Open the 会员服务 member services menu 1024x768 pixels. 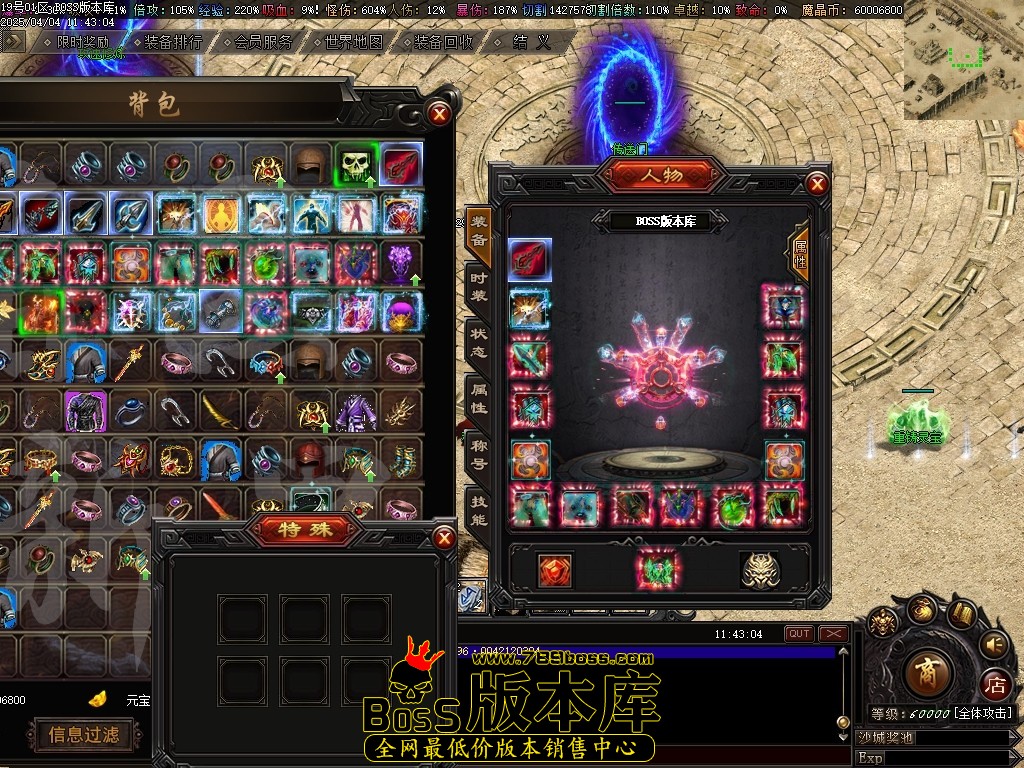pyautogui.click(x=264, y=42)
